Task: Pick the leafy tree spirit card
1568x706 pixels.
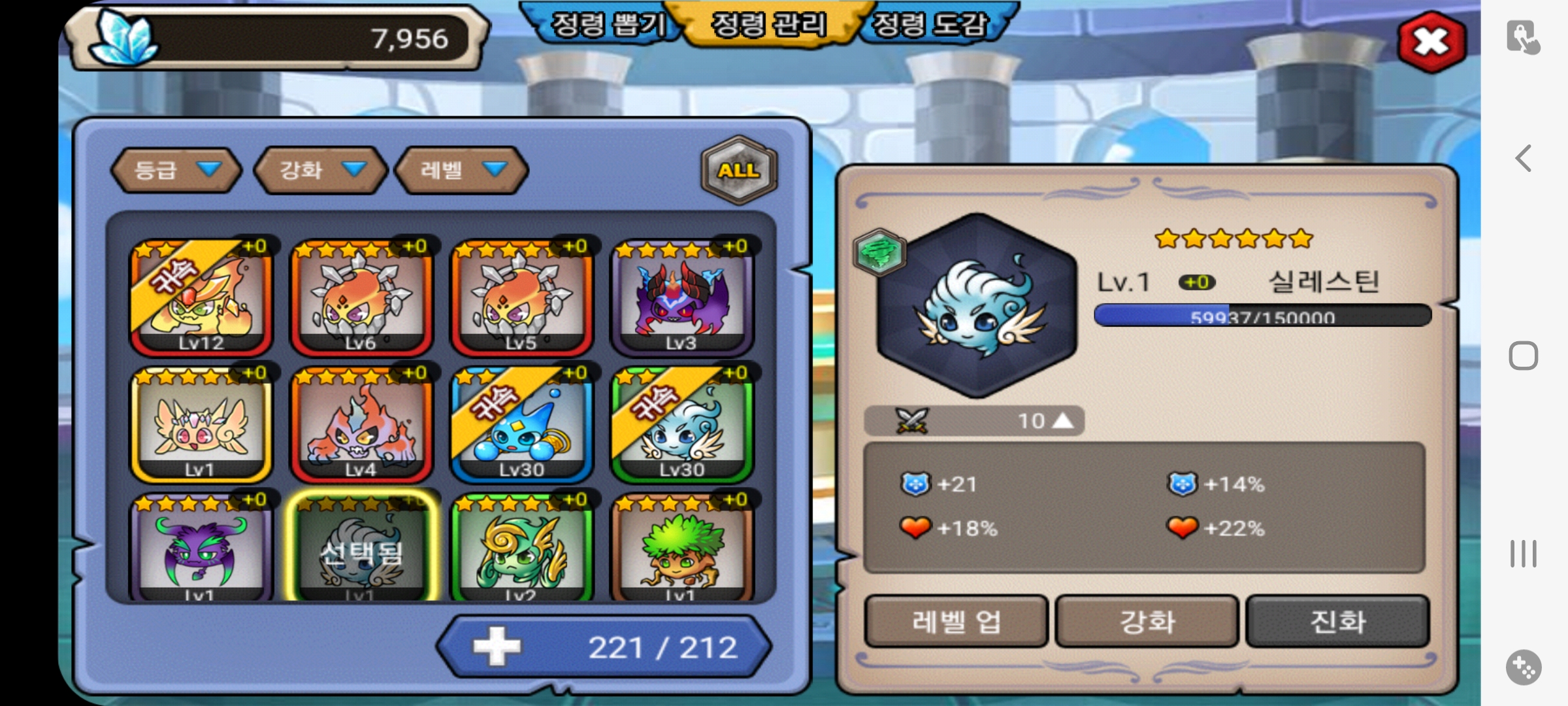Action: click(682, 549)
